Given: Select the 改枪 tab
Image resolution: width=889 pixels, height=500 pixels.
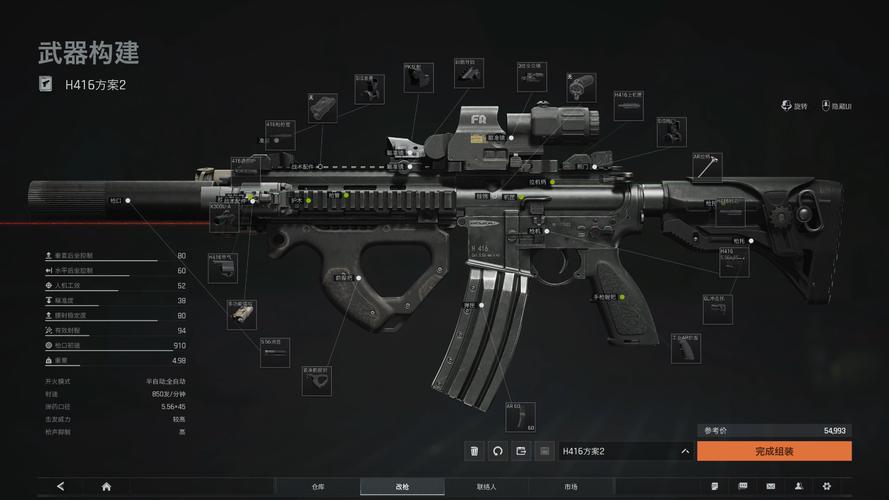Looking at the screenshot, I should 402,487.
